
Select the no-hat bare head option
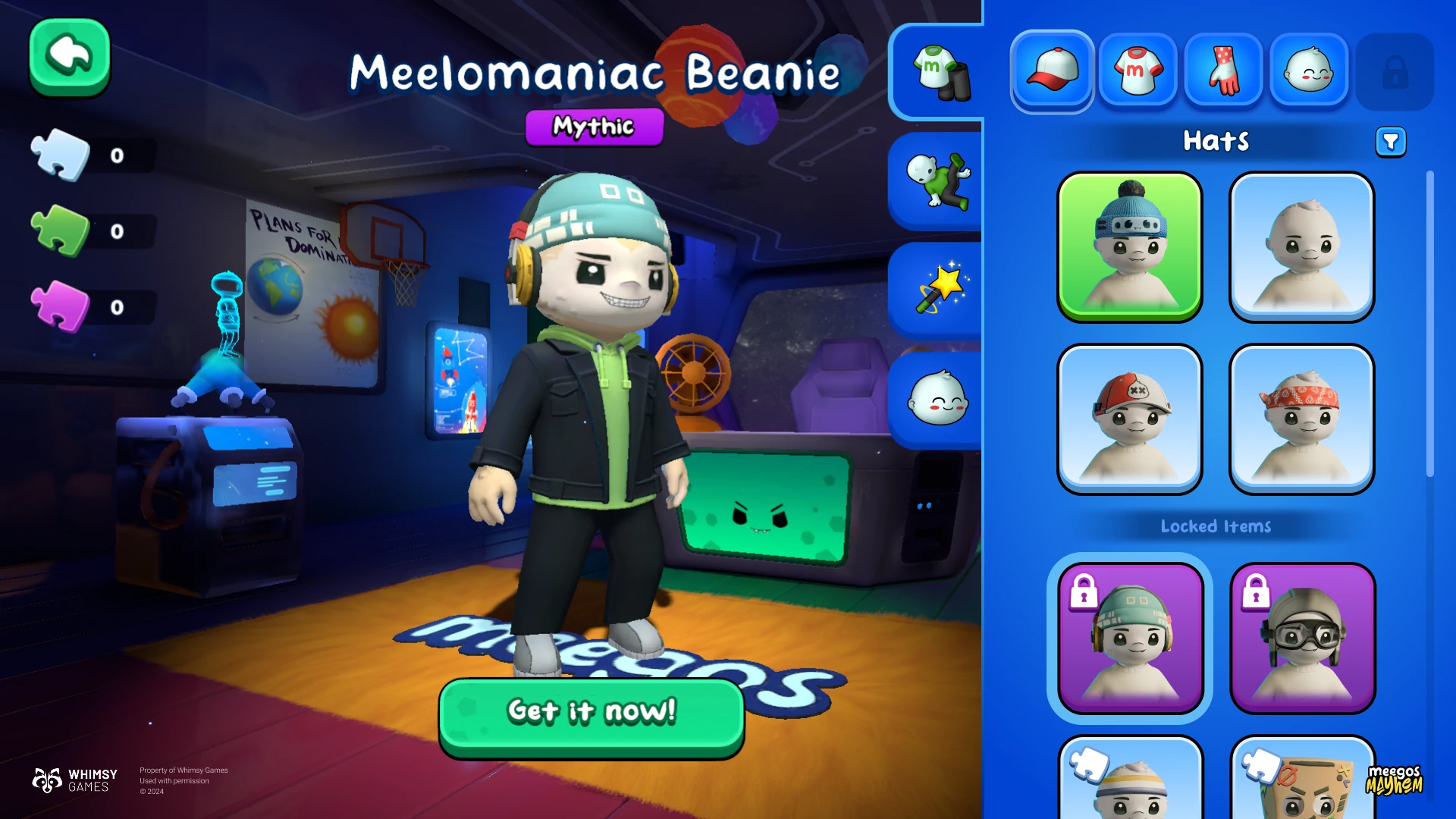pyautogui.click(x=1301, y=246)
